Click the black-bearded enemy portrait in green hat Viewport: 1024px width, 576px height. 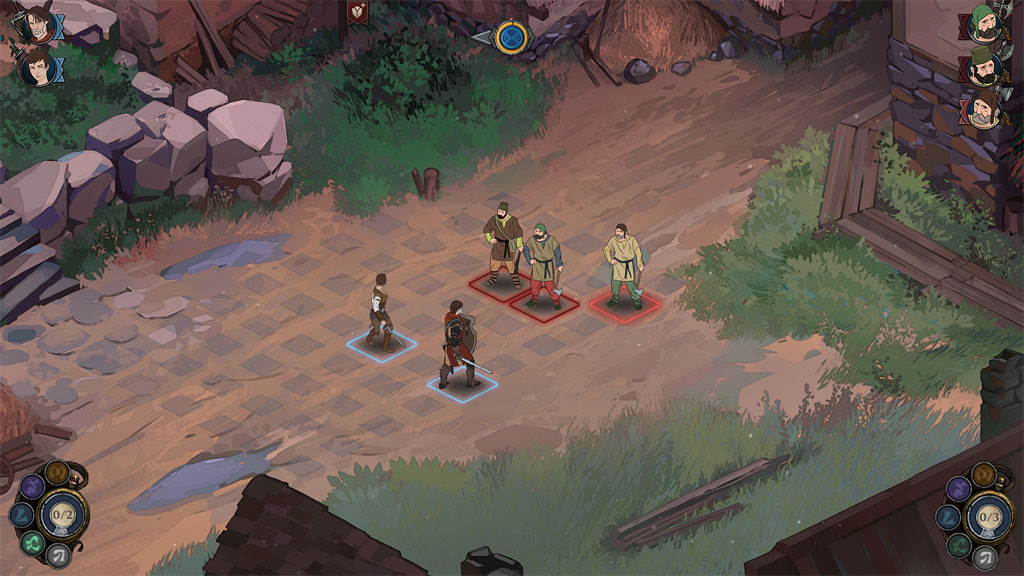click(982, 67)
